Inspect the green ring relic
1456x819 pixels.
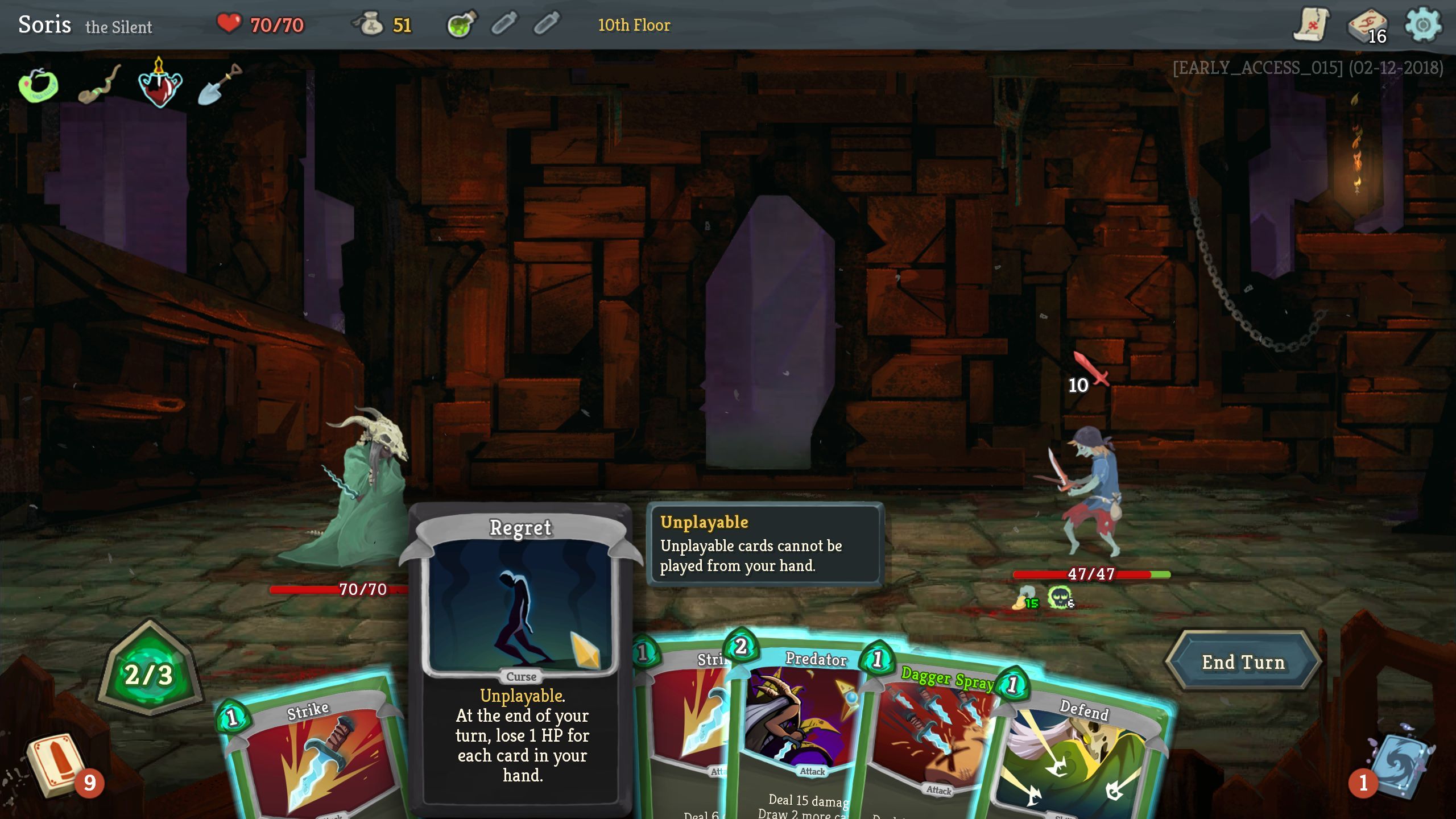38,85
